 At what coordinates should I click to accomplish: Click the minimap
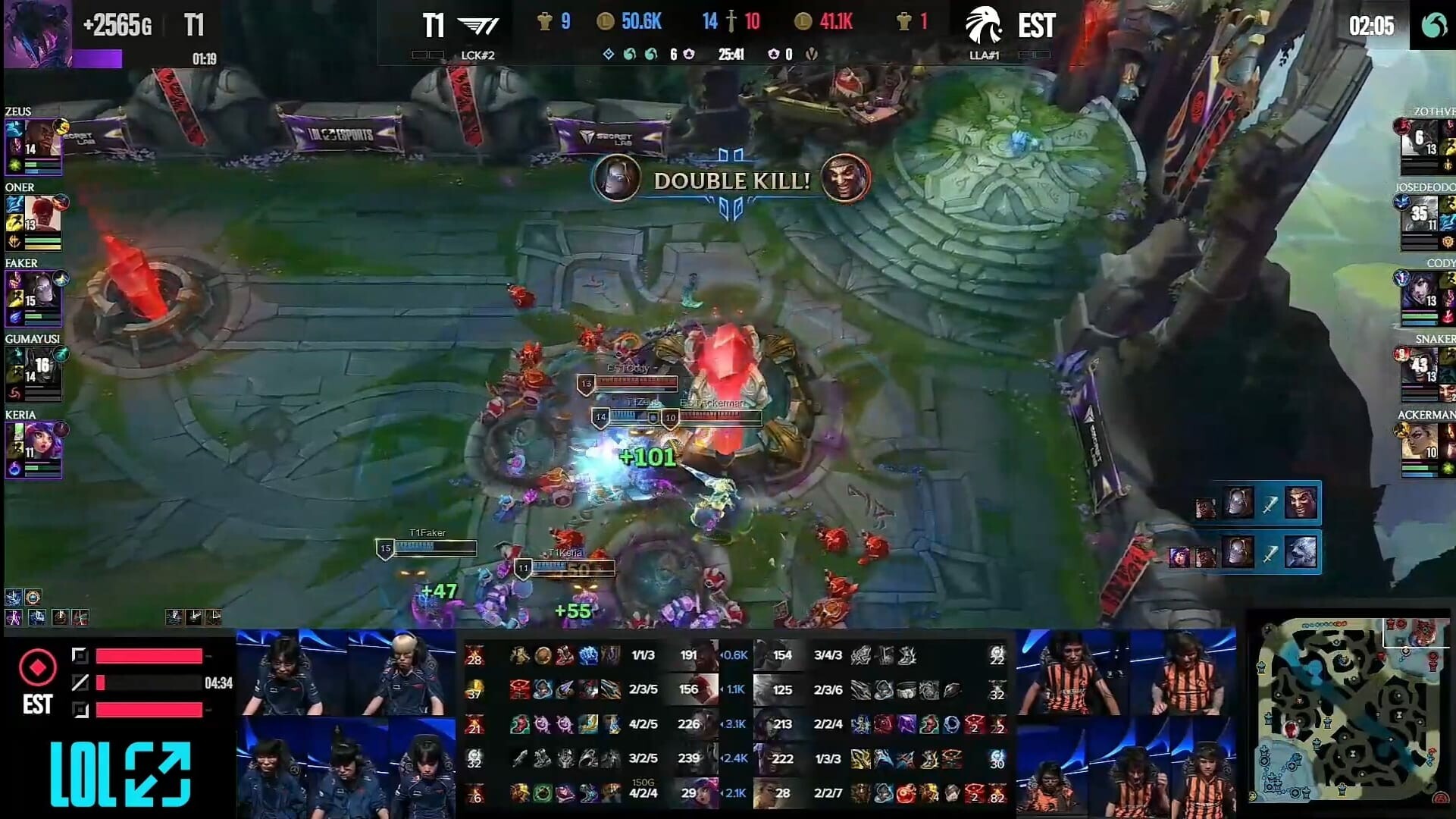1348,713
